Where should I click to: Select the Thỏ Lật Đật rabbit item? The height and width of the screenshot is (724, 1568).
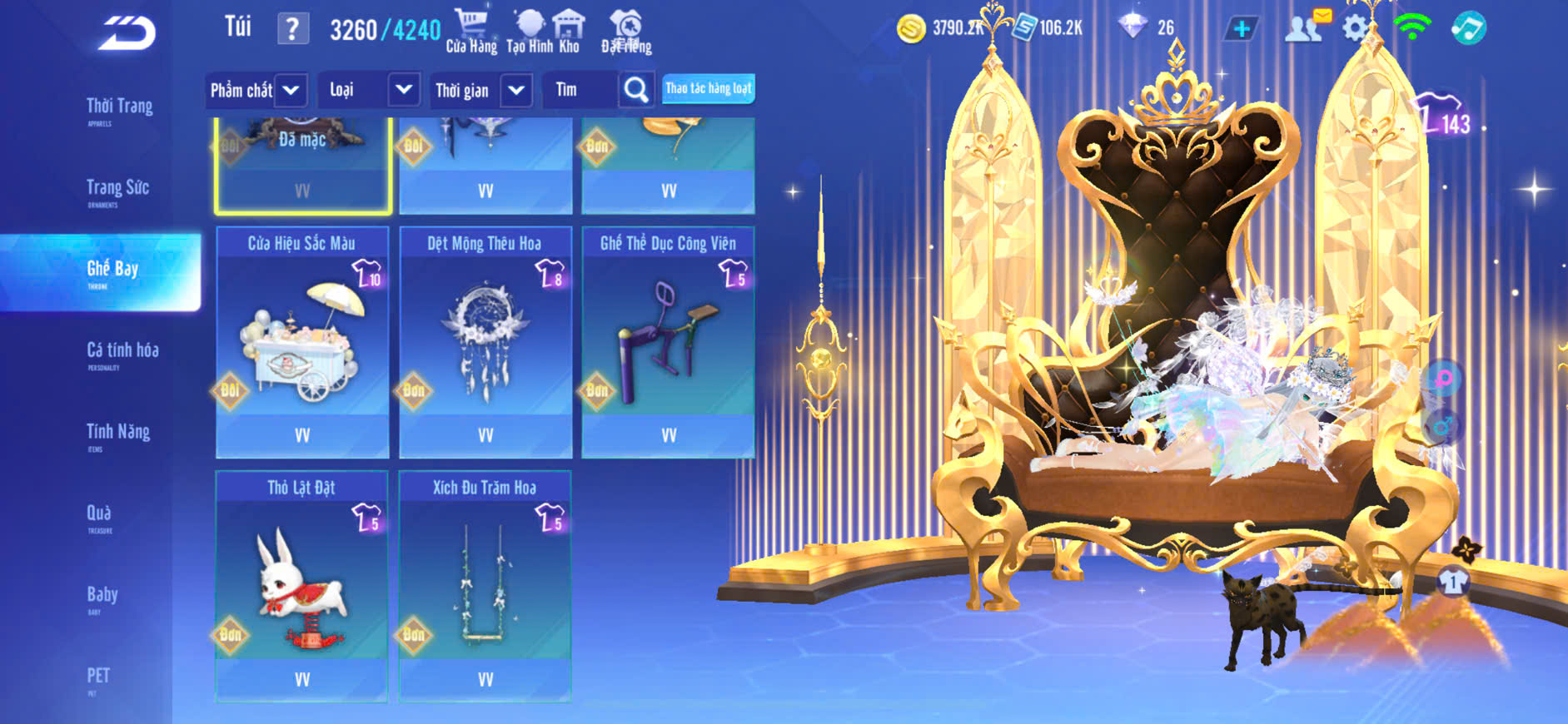point(301,586)
